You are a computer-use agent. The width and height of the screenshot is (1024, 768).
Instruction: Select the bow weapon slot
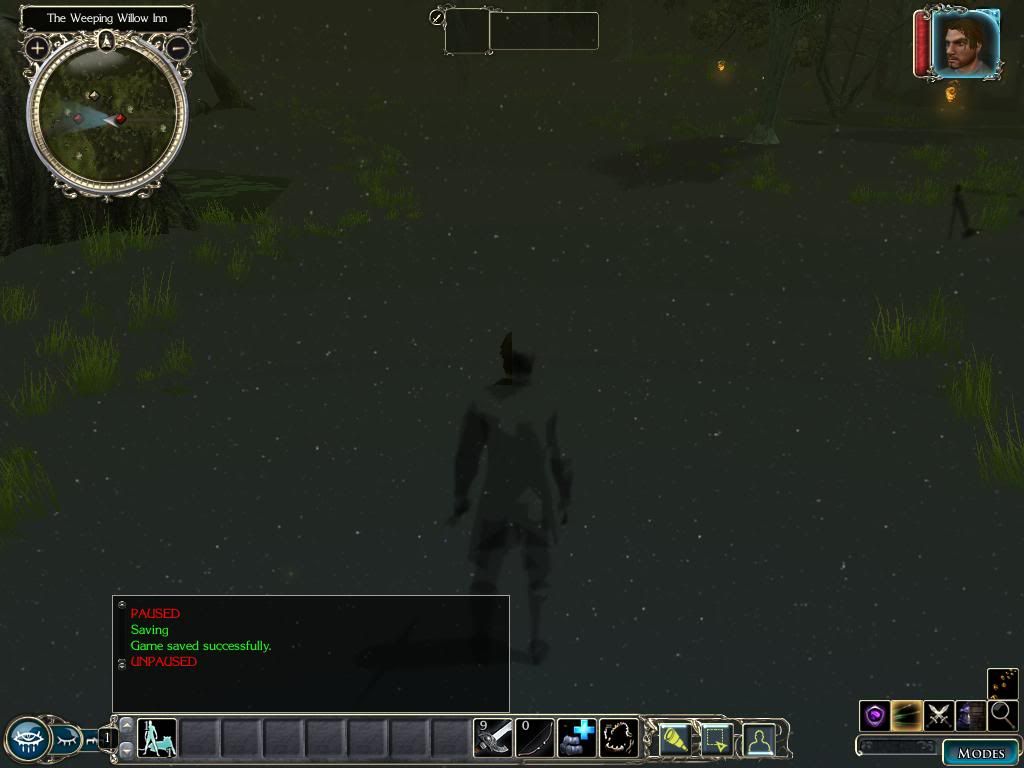pos(534,739)
